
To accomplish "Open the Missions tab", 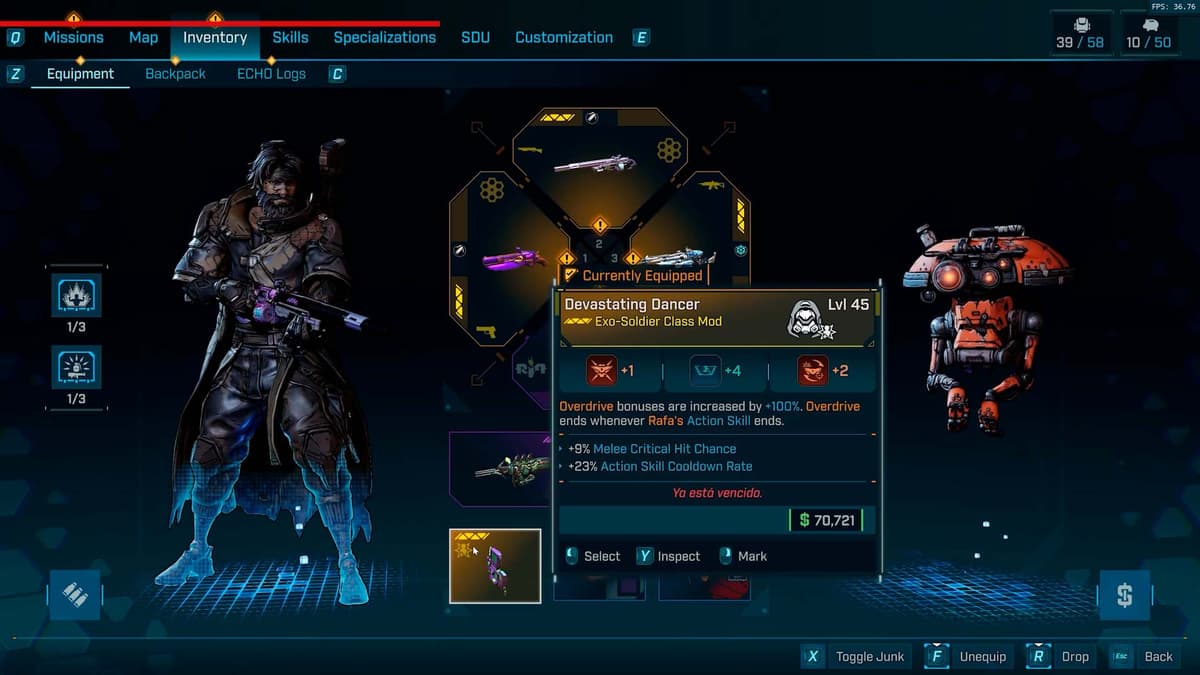I will click(73, 38).
